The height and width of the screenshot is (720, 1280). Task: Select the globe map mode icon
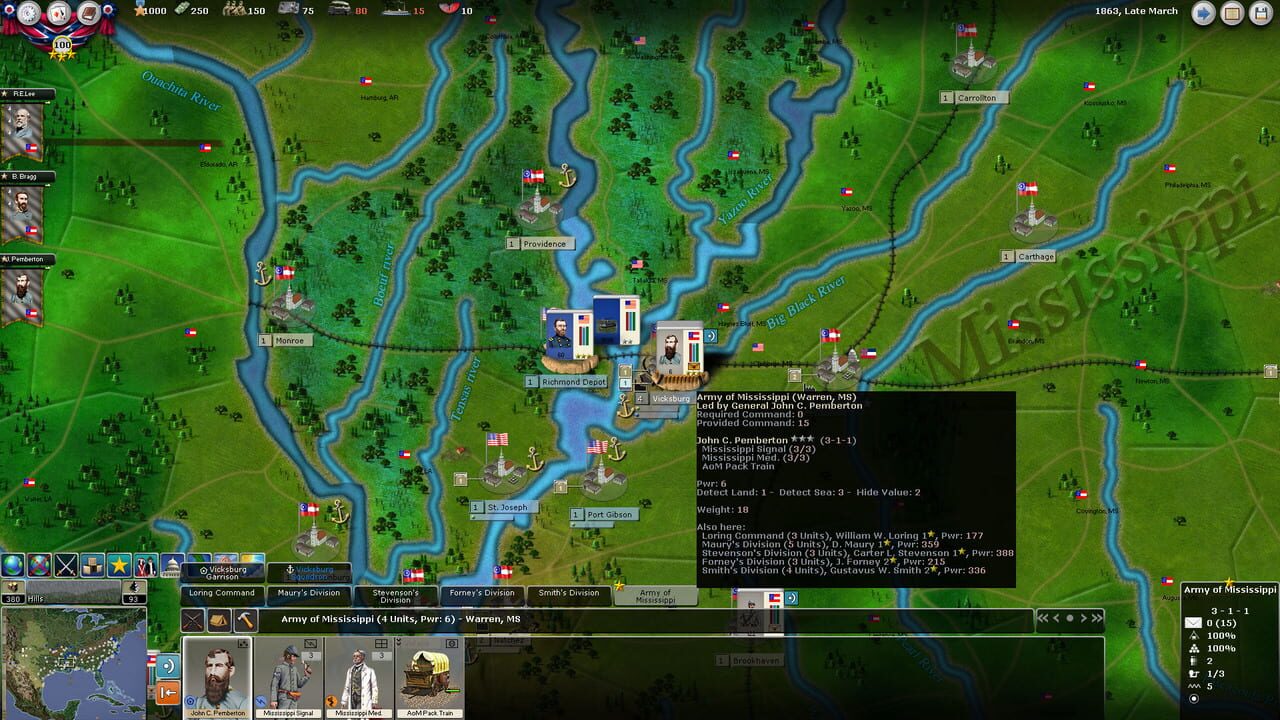[12, 566]
